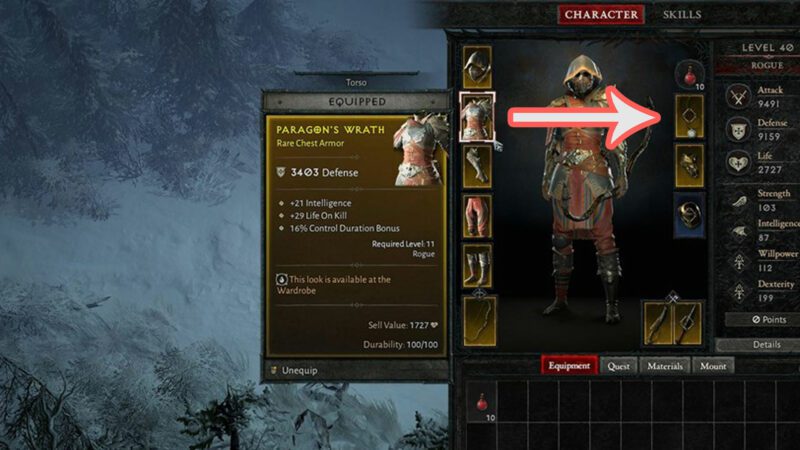The image size is (800, 450).
Task: Switch to the Skills tab
Action: click(682, 15)
